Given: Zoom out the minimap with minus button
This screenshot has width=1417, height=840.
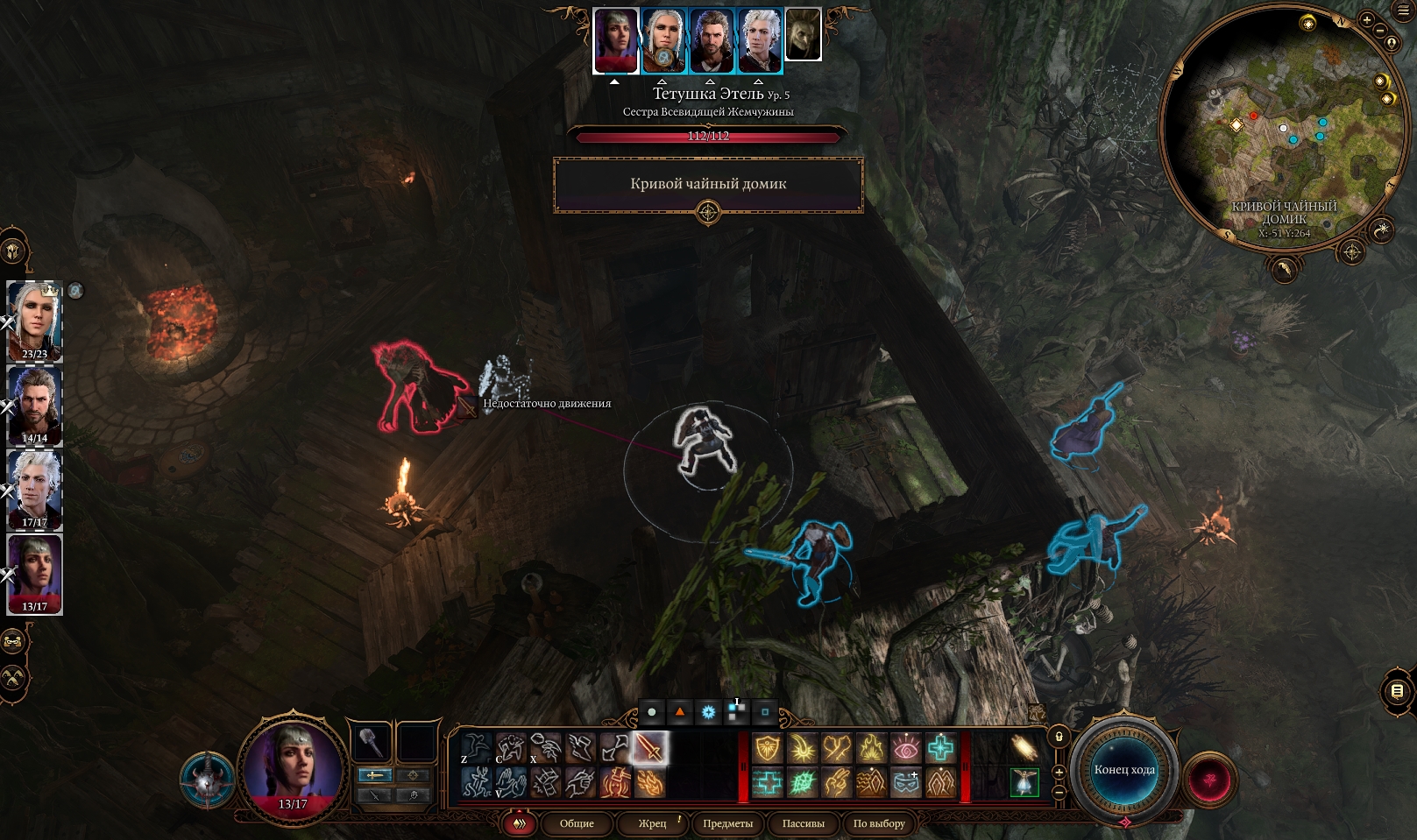Looking at the screenshot, I should [x=1380, y=32].
